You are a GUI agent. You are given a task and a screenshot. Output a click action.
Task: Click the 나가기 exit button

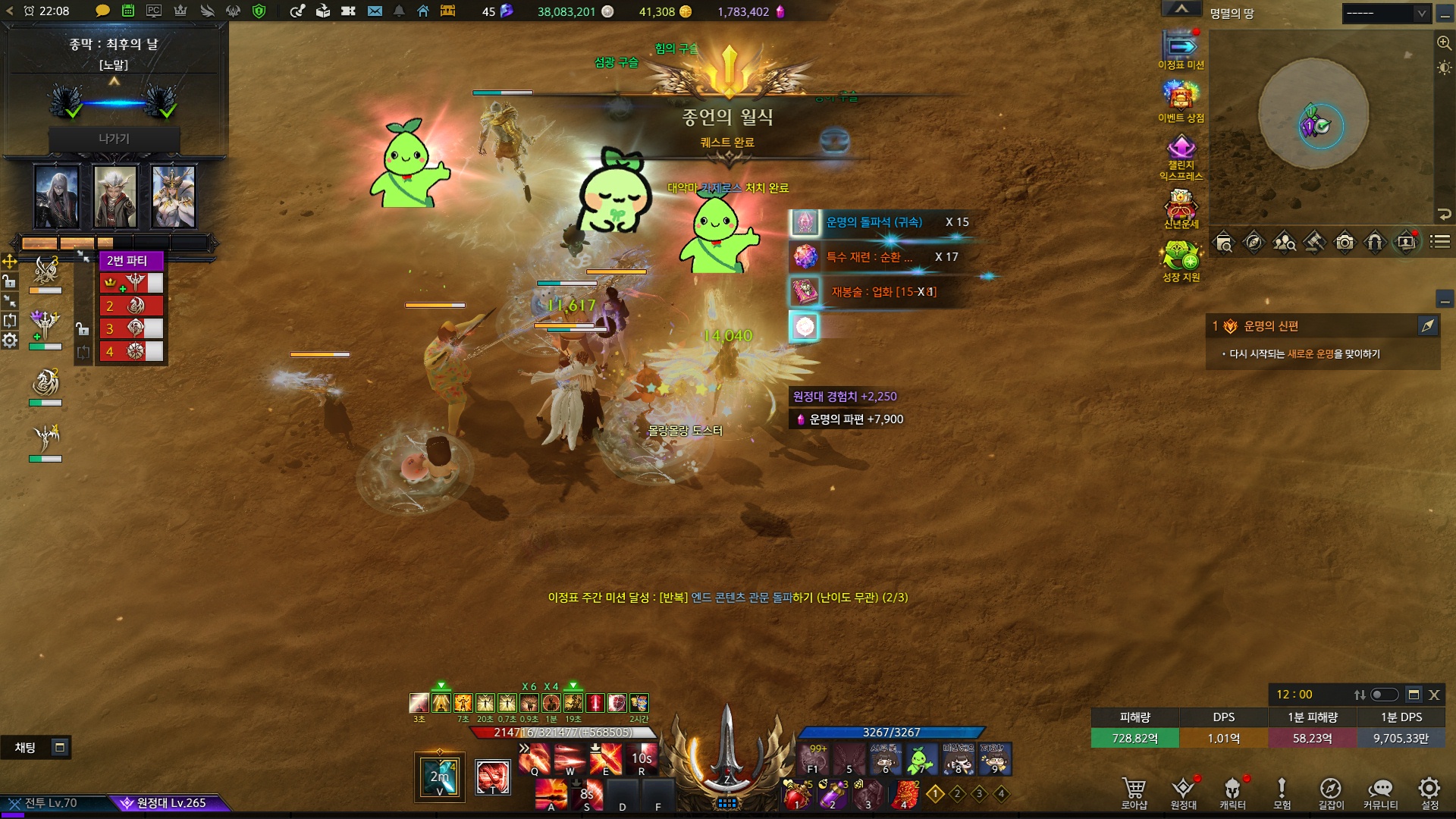114,139
